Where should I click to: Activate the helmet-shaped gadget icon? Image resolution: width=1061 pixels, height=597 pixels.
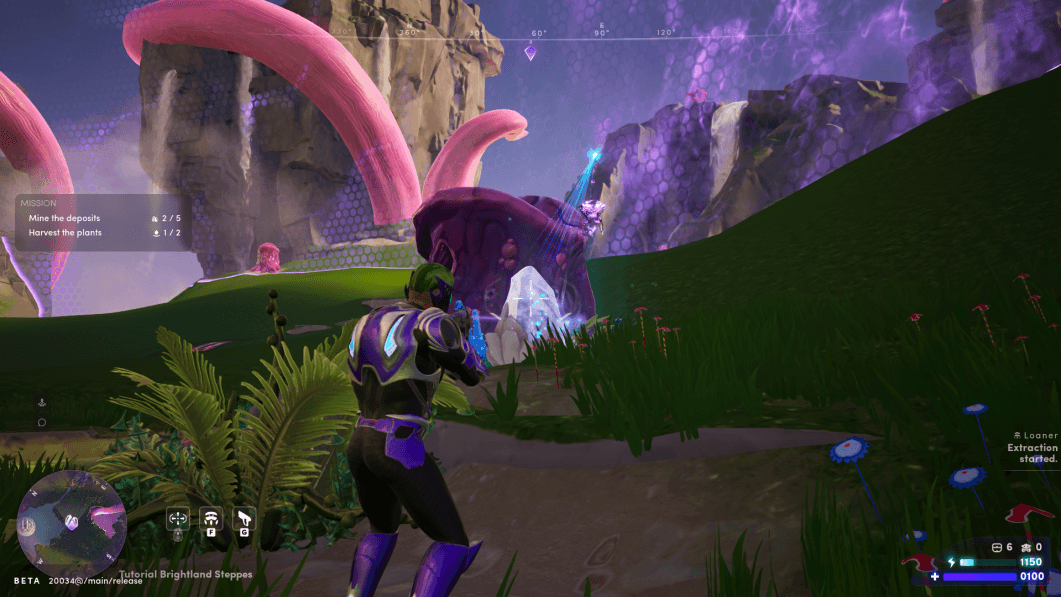coord(211,518)
